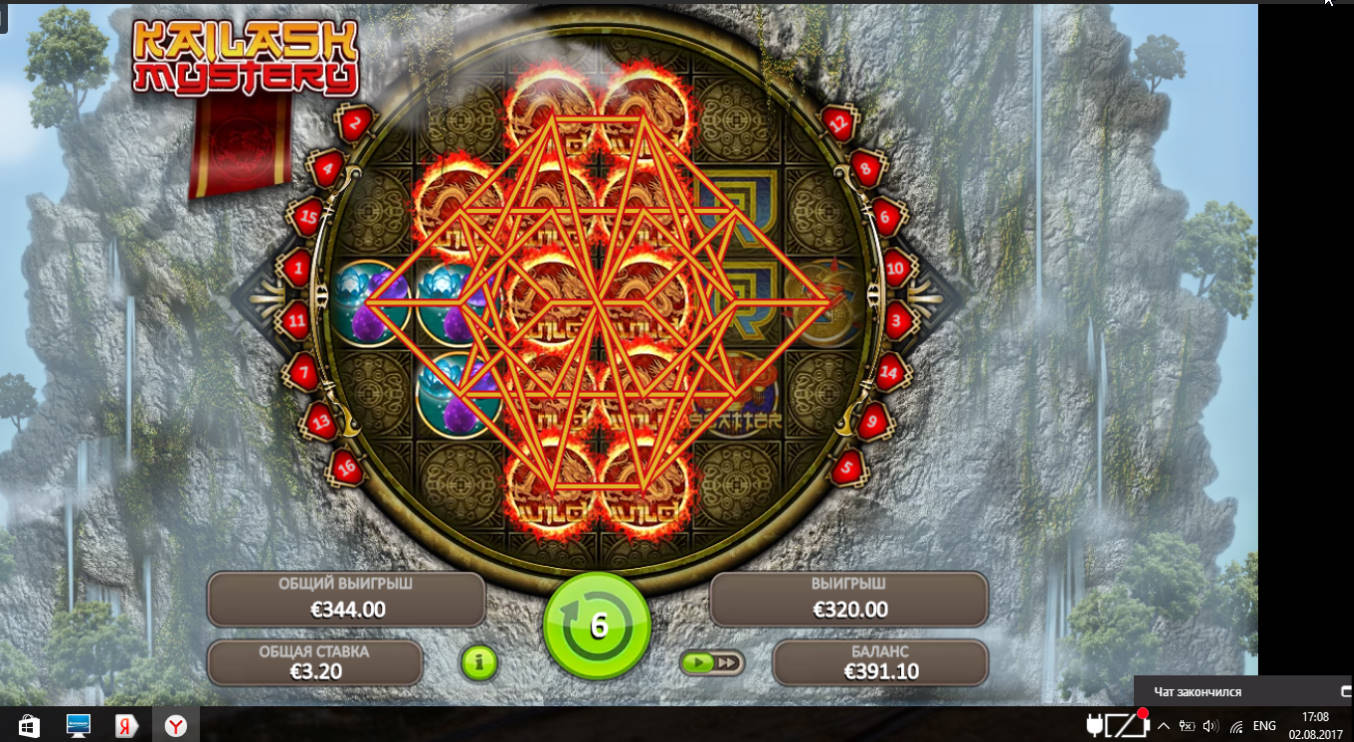Choose payline marker number 11
Screen dimensions: 1354x742
click(x=296, y=321)
